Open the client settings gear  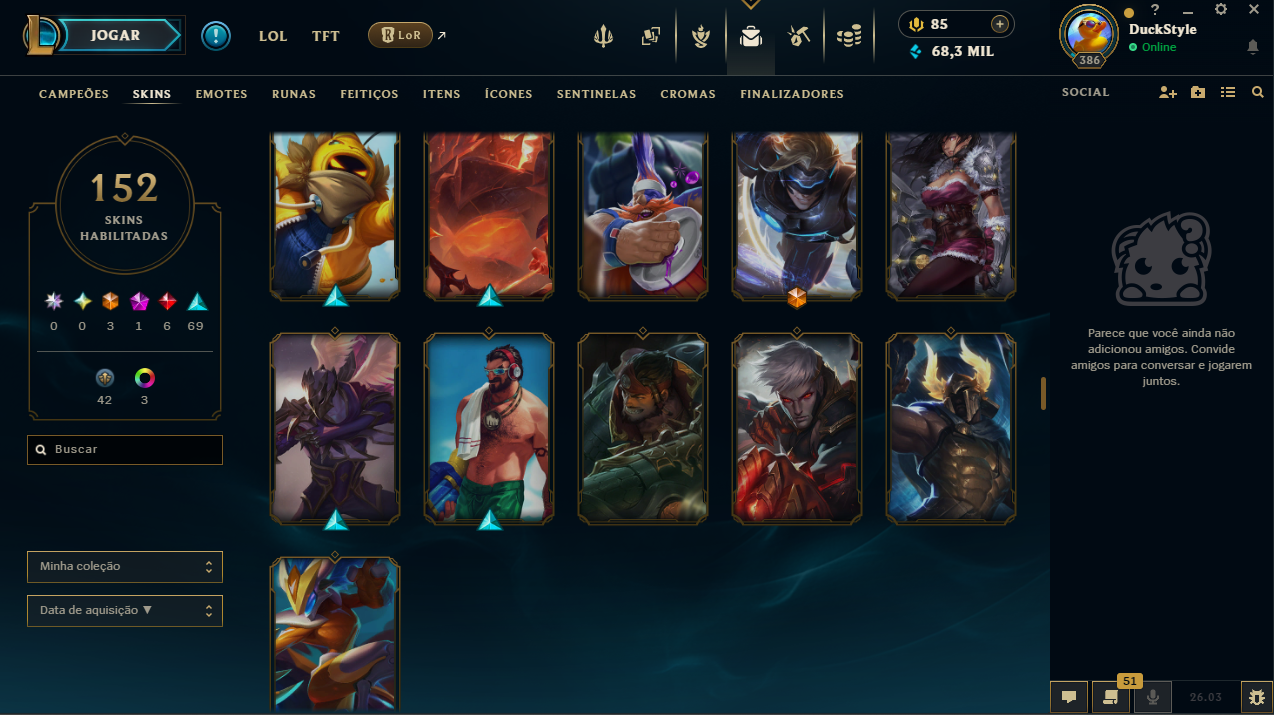click(x=1221, y=9)
